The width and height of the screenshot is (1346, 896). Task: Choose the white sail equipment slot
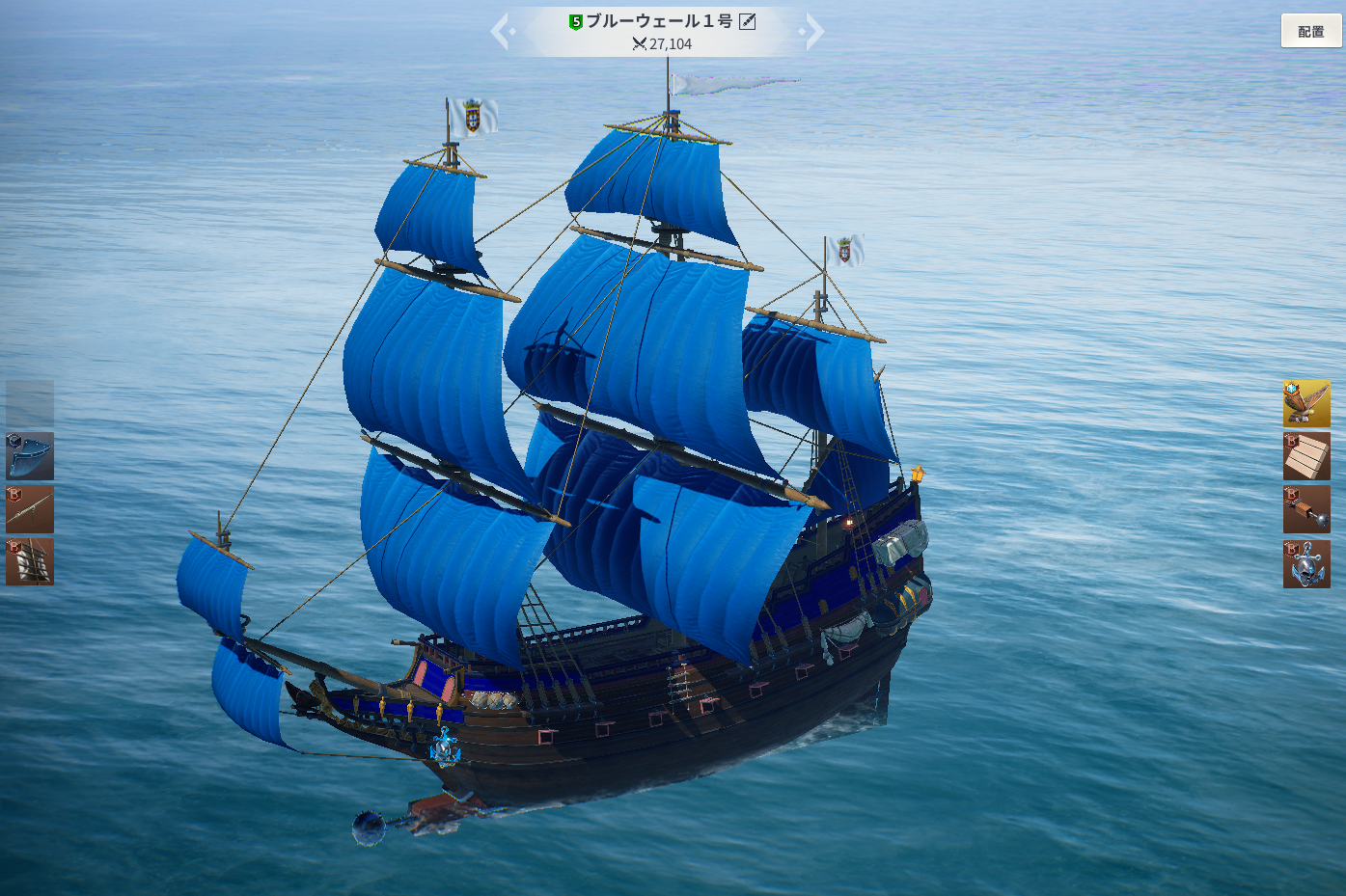(x=30, y=561)
